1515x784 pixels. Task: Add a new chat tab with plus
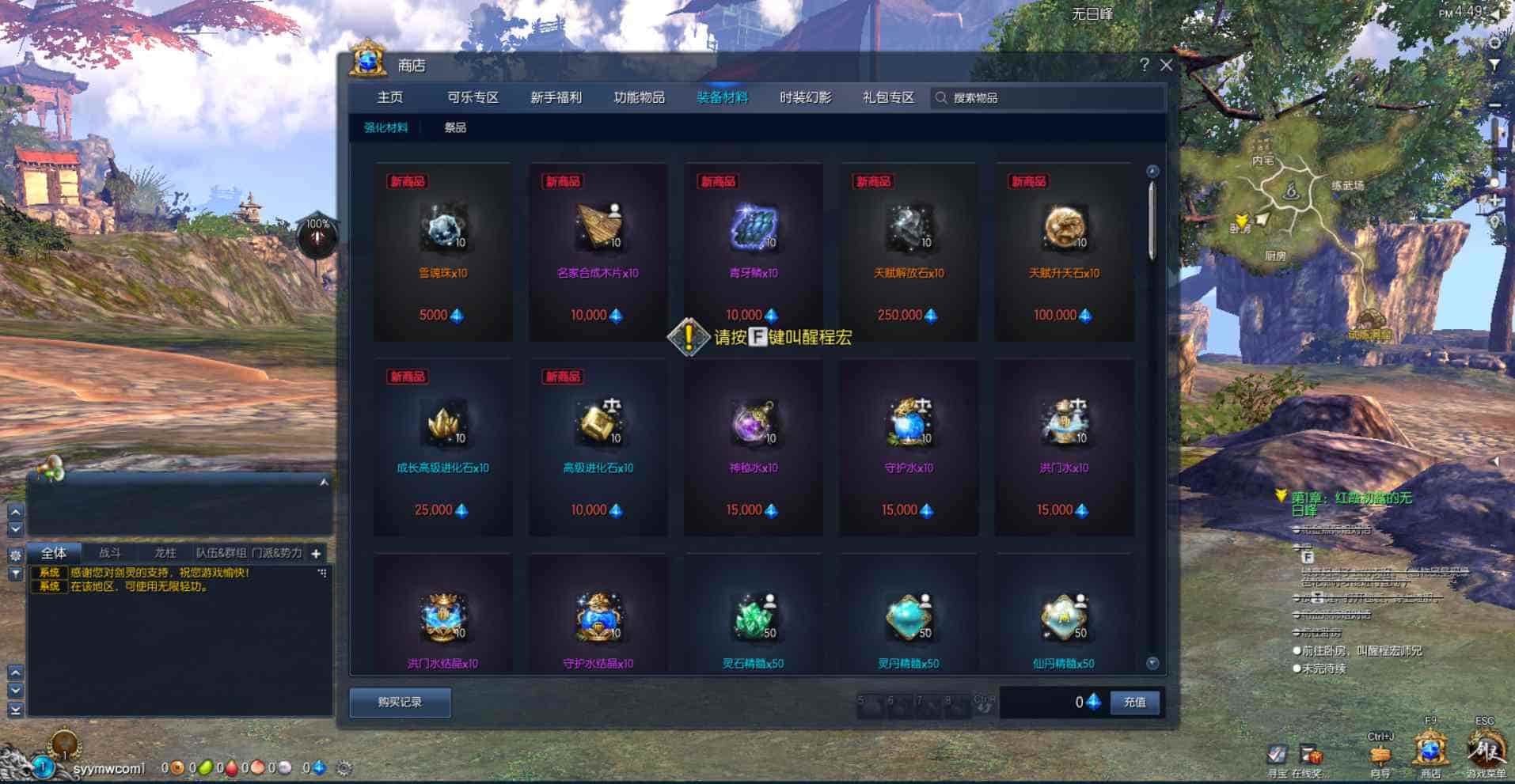(316, 554)
